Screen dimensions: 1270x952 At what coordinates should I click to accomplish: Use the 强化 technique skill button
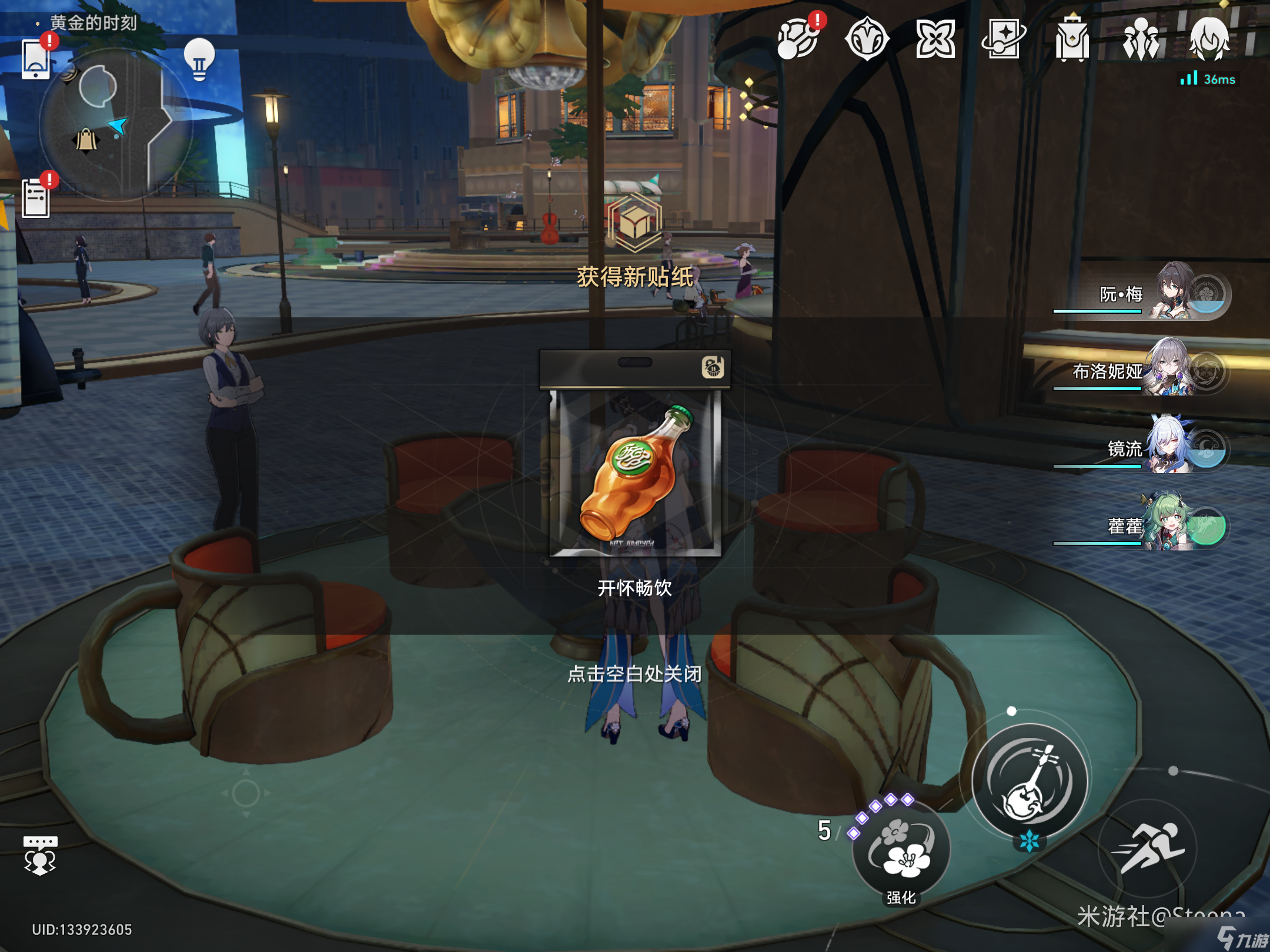click(901, 849)
